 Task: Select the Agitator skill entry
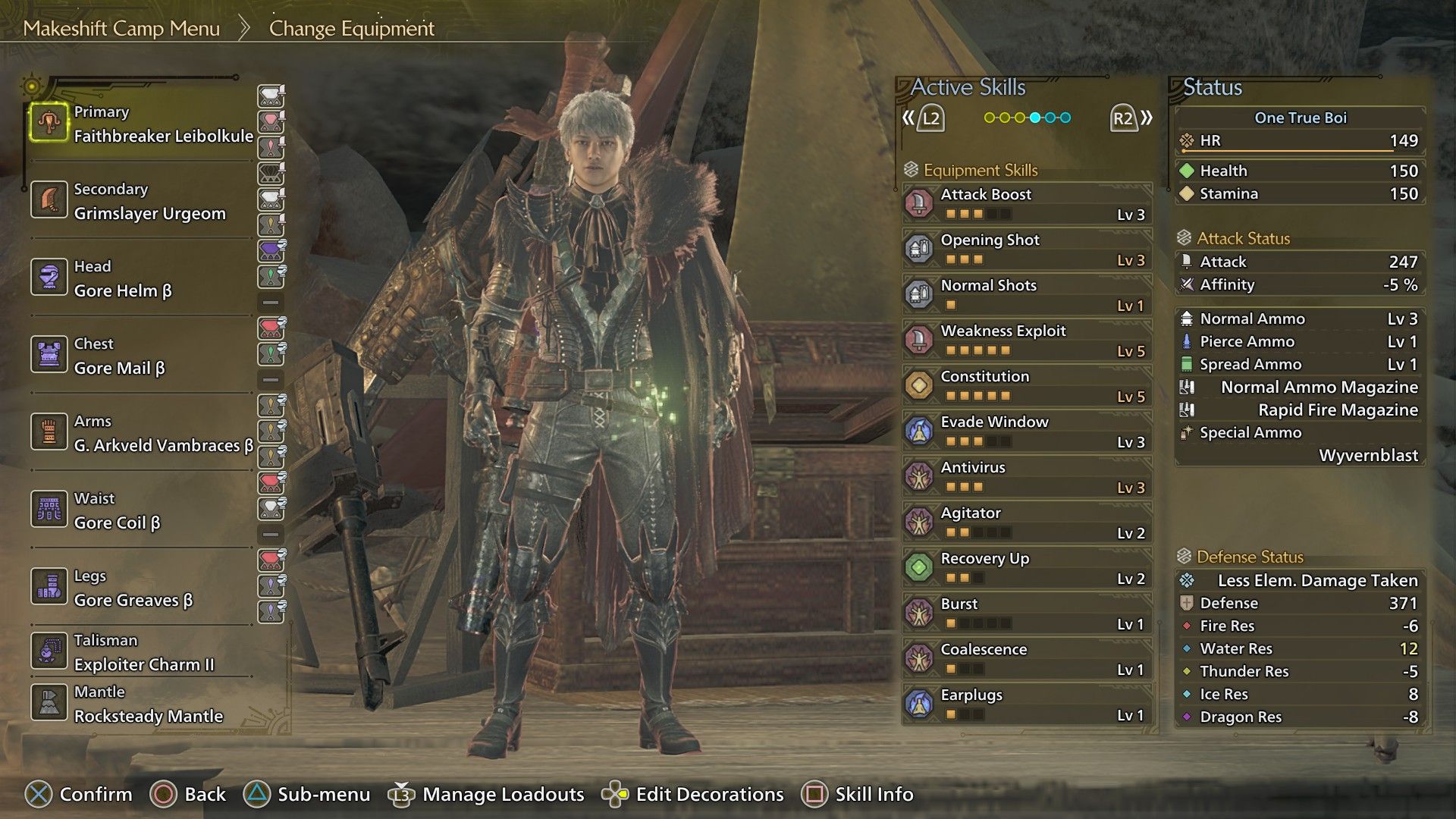click(x=1027, y=522)
